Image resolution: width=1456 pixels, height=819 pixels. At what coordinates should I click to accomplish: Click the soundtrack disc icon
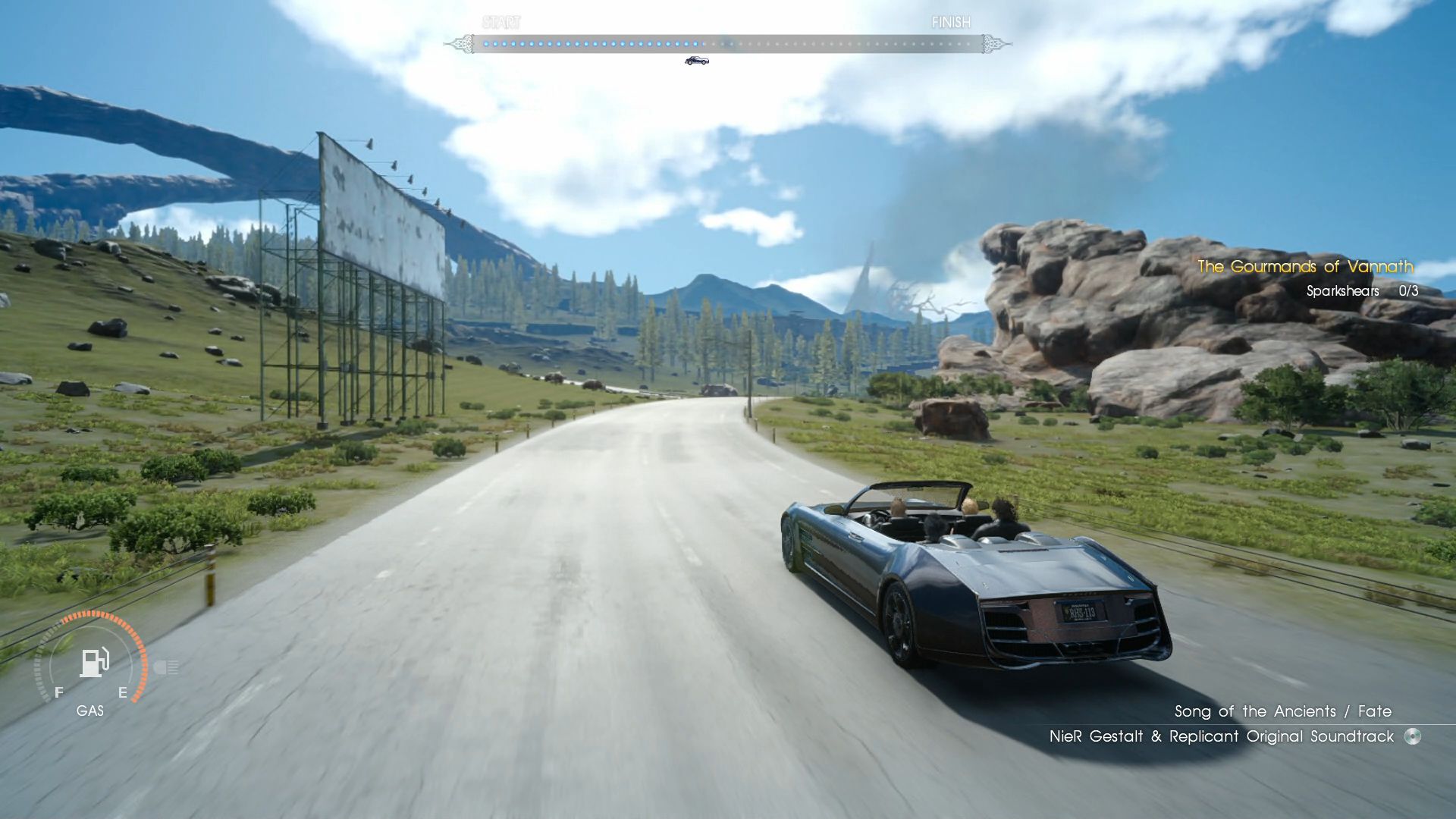(1412, 736)
